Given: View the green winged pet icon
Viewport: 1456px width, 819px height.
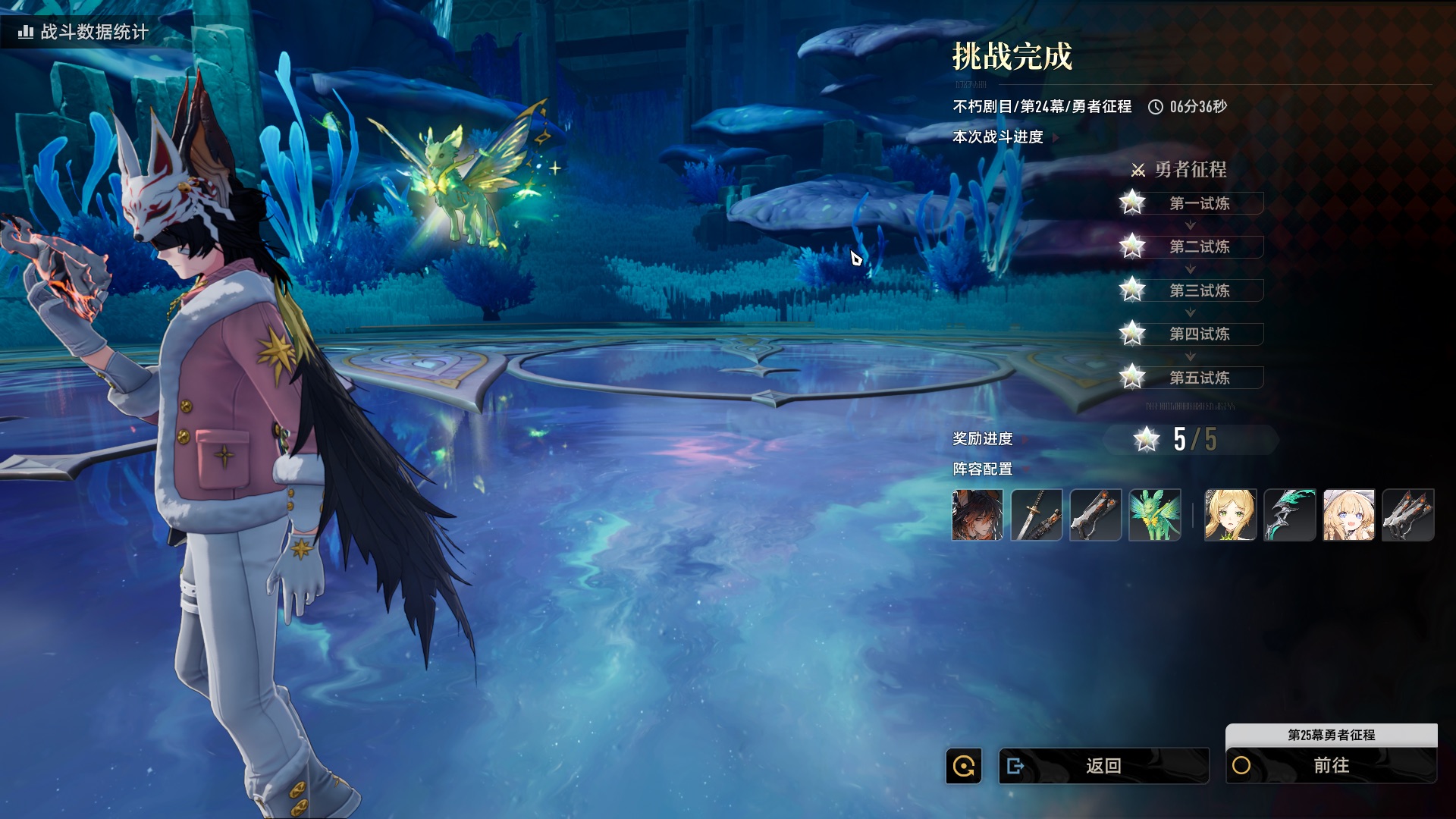Looking at the screenshot, I should [x=1155, y=515].
